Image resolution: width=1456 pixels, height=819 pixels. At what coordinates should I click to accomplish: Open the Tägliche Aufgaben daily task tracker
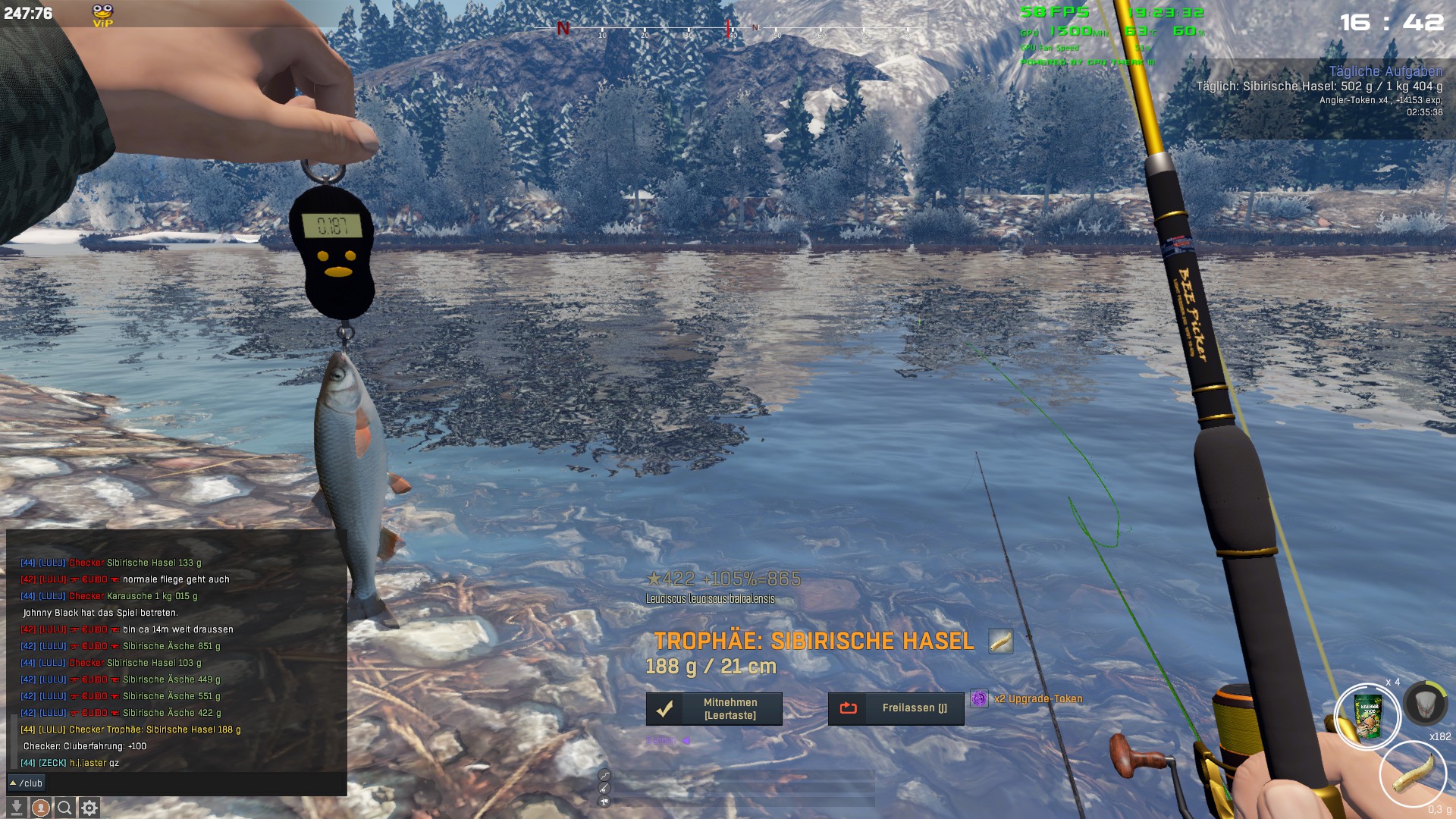(x=1385, y=71)
